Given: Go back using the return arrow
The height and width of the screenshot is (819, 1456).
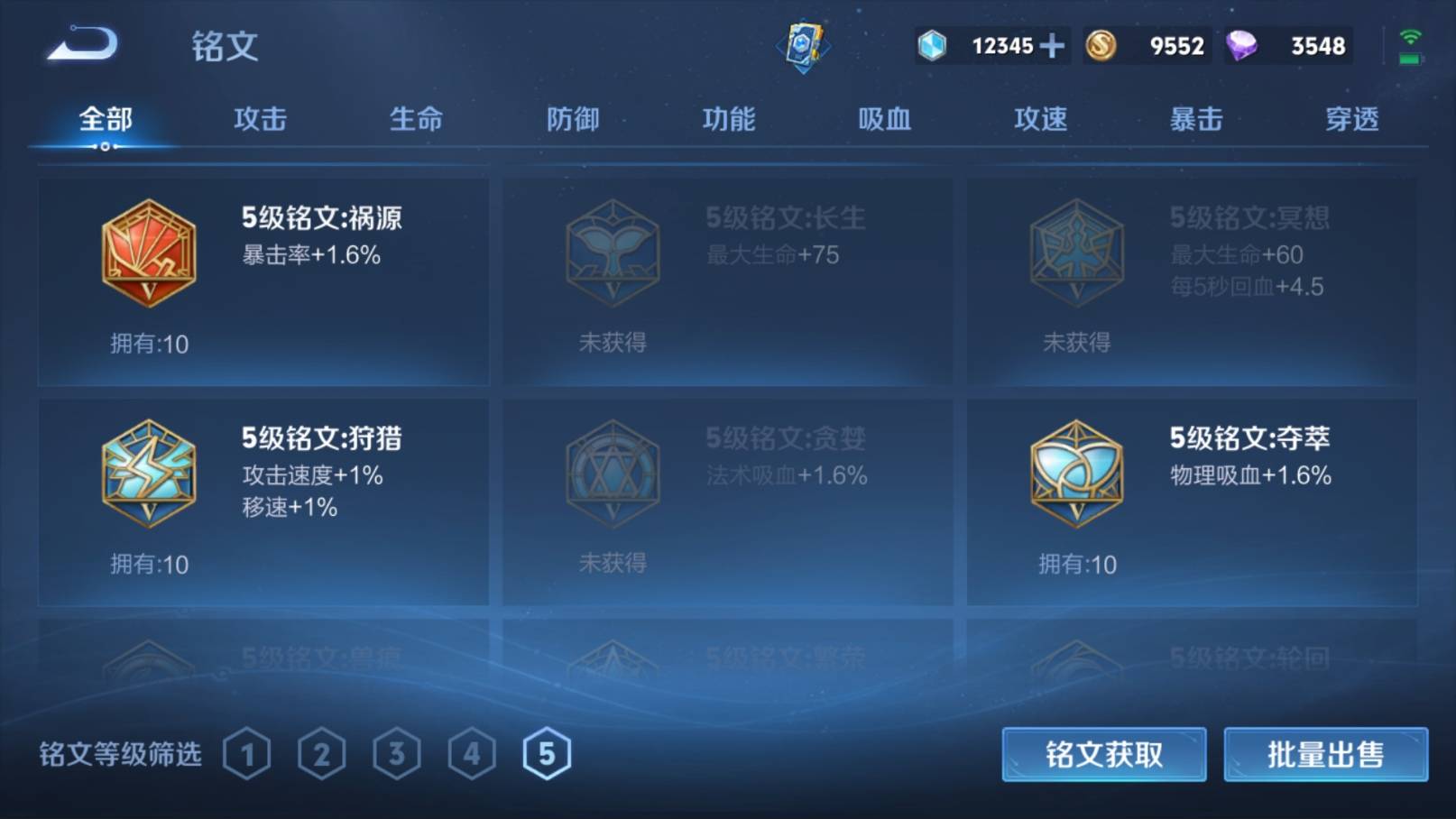Looking at the screenshot, I should [x=83, y=45].
